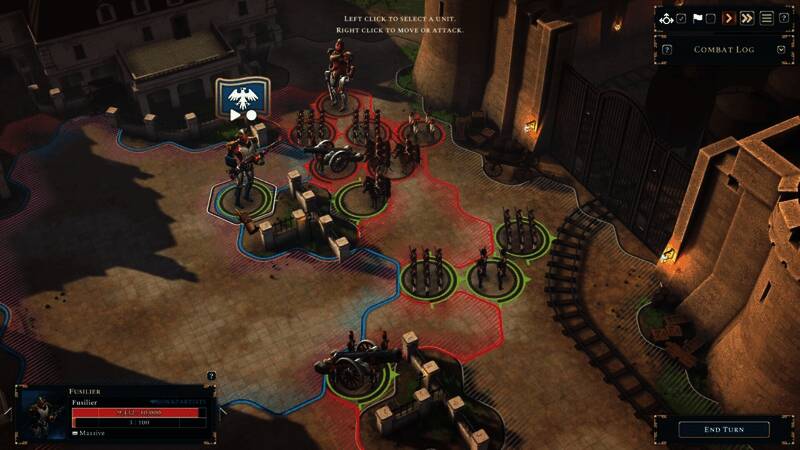The image size is (800, 450).
Task: Open help for the Combat Log
Action: 667,49
